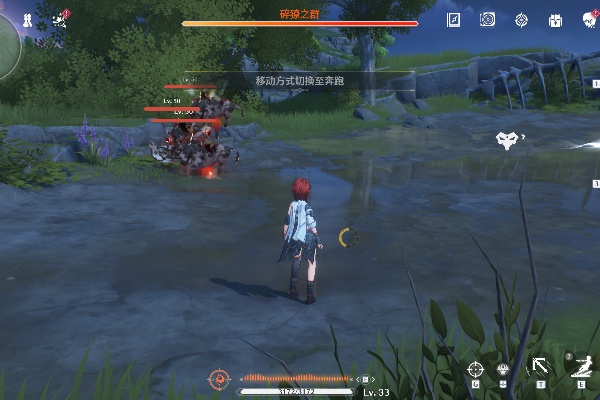Click the red circular emblem beside the waveform
600x400 pixels.
click(219, 378)
